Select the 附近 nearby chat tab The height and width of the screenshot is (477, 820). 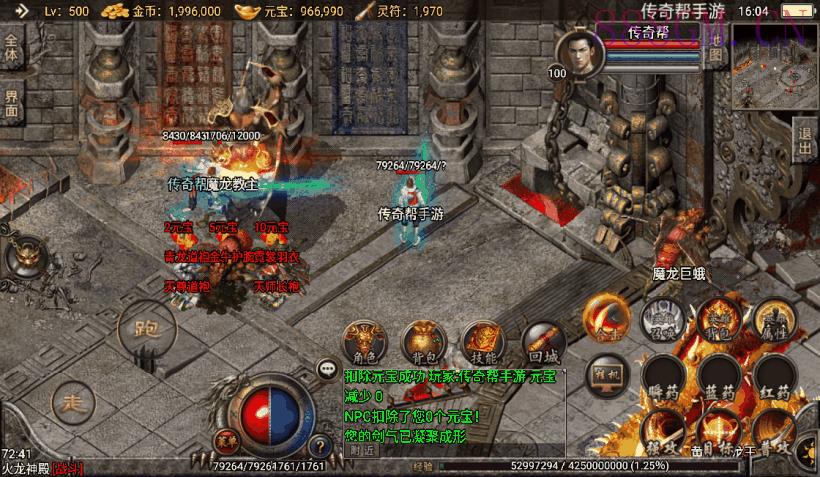point(363,450)
